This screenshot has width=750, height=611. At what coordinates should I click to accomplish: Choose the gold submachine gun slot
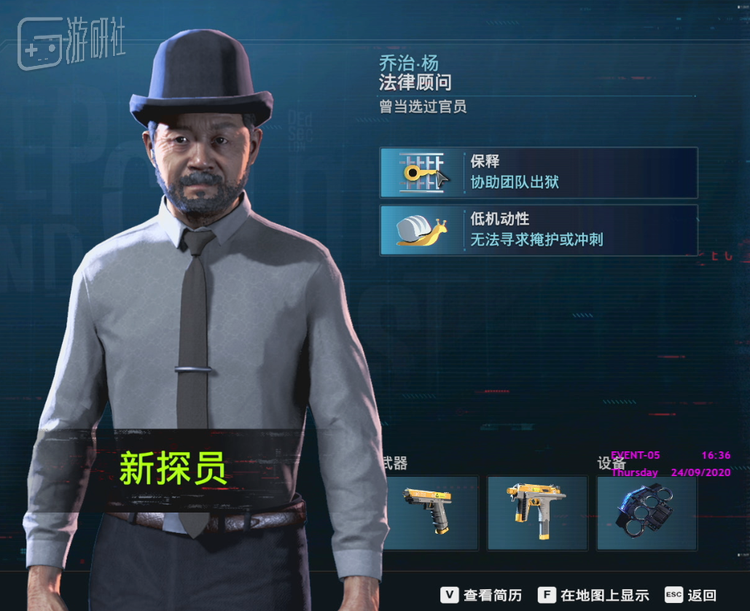(537, 512)
